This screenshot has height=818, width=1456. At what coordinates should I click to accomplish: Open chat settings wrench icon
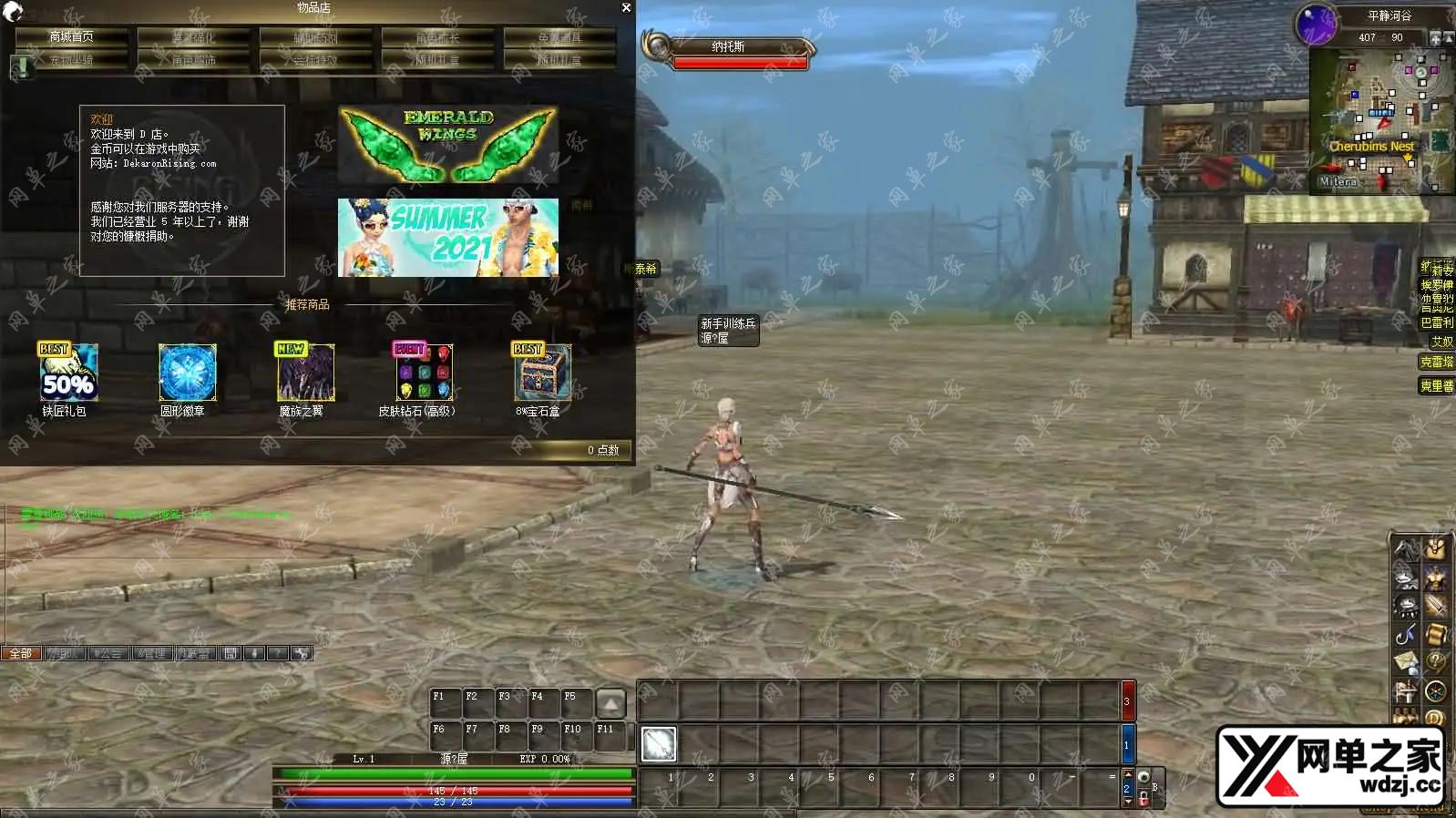302,653
